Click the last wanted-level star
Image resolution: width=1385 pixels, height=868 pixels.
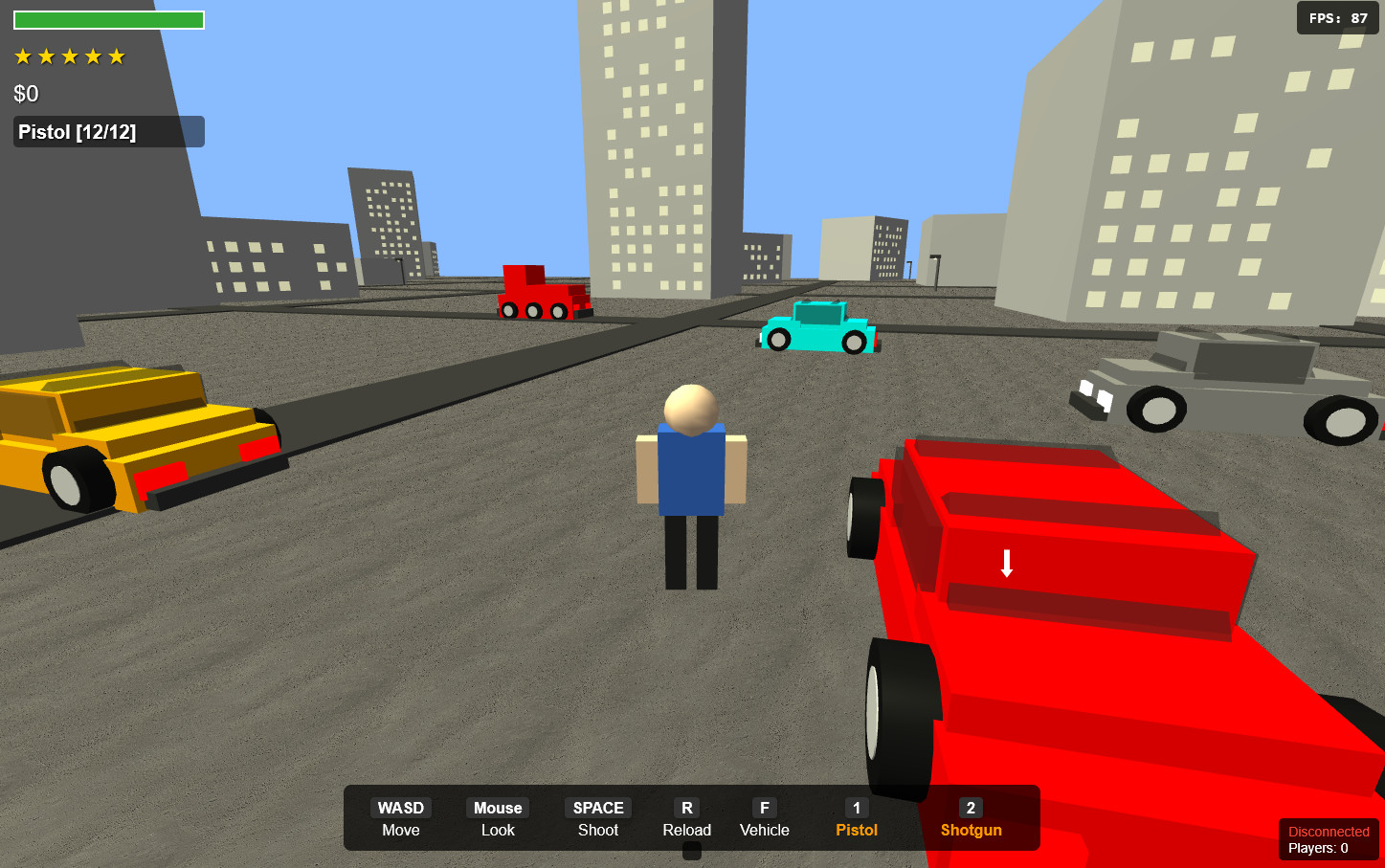pos(115,56)
